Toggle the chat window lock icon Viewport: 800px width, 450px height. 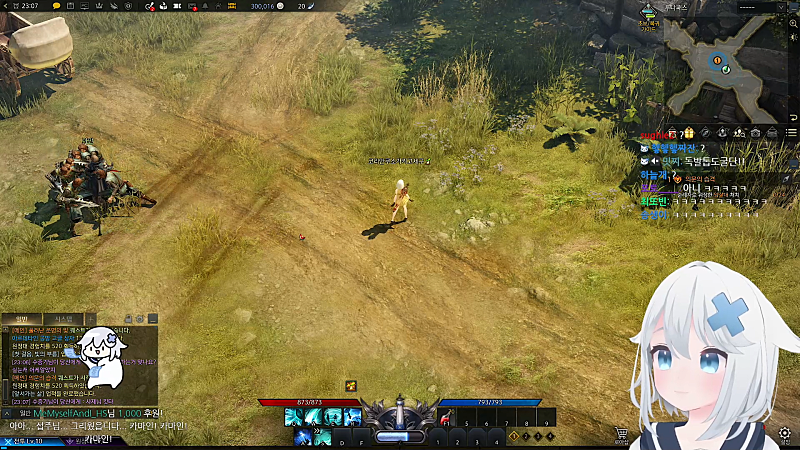128,319
